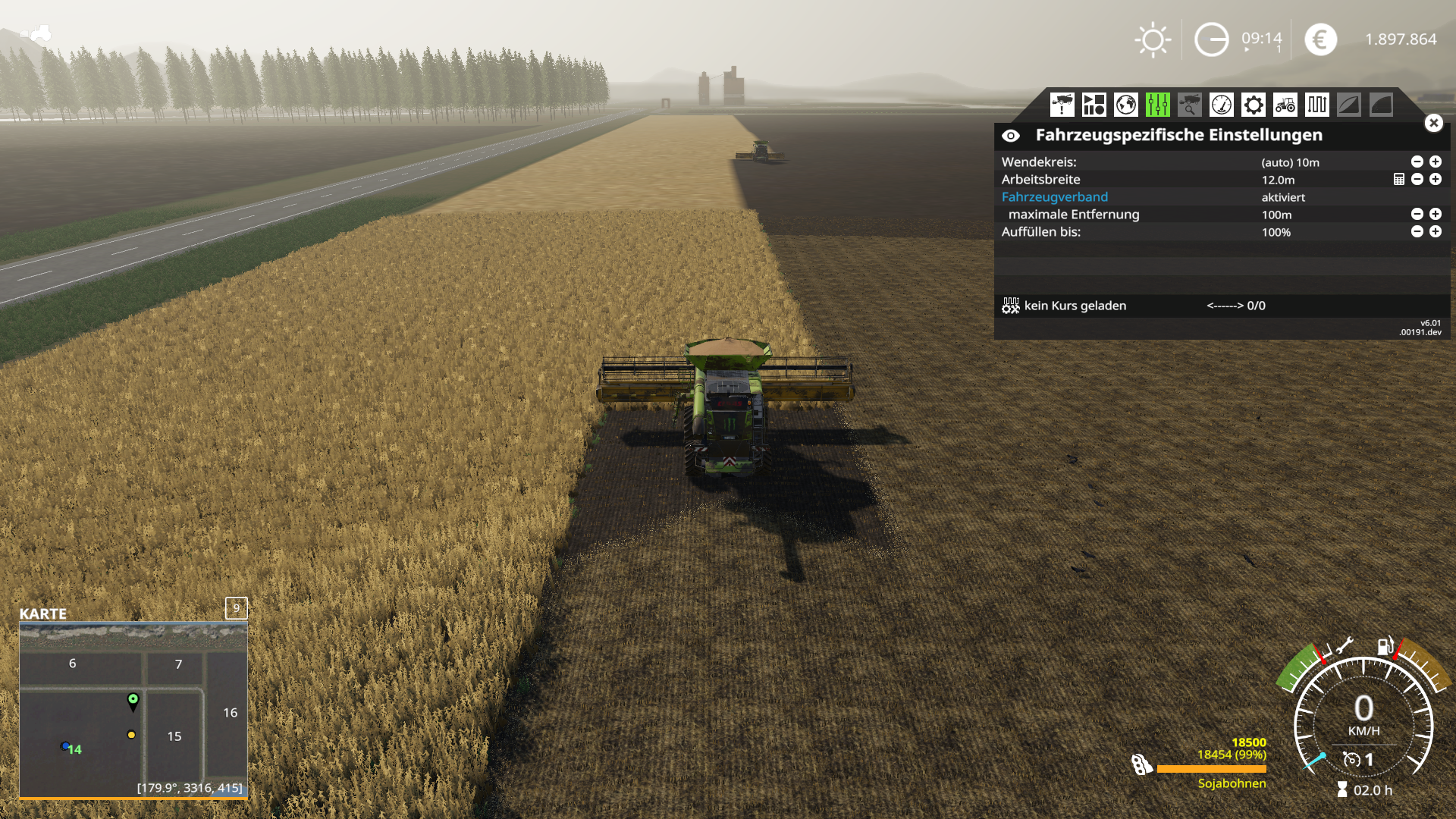Click the course gear icon beside kein Kurs geladen

click(1011, 305)
